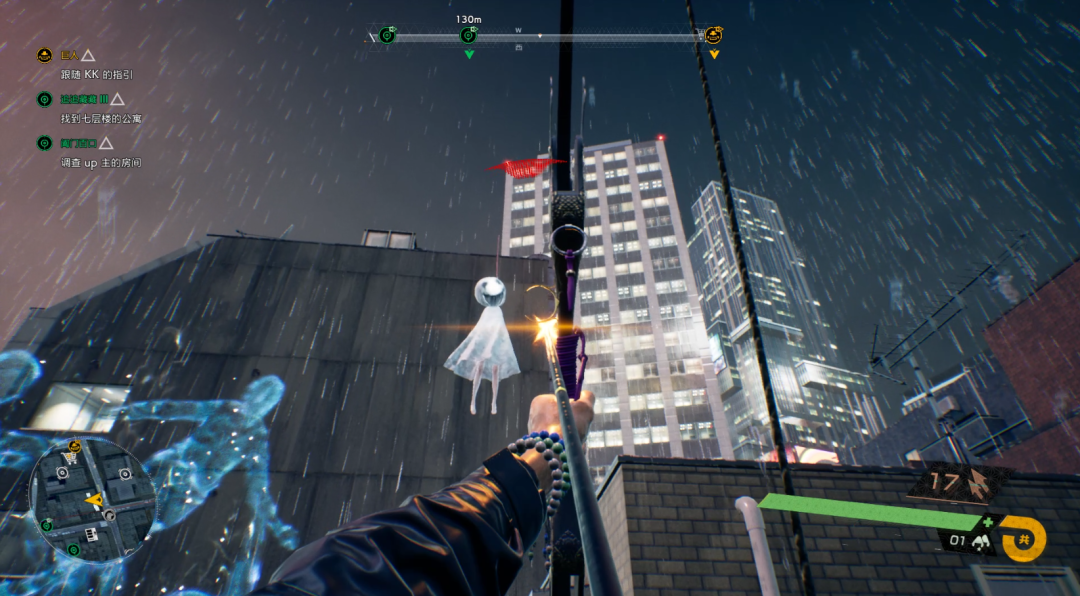This screenshot has width=1080, height=596.
Task: Open the circular minimap
Action: tap(92, 499)
